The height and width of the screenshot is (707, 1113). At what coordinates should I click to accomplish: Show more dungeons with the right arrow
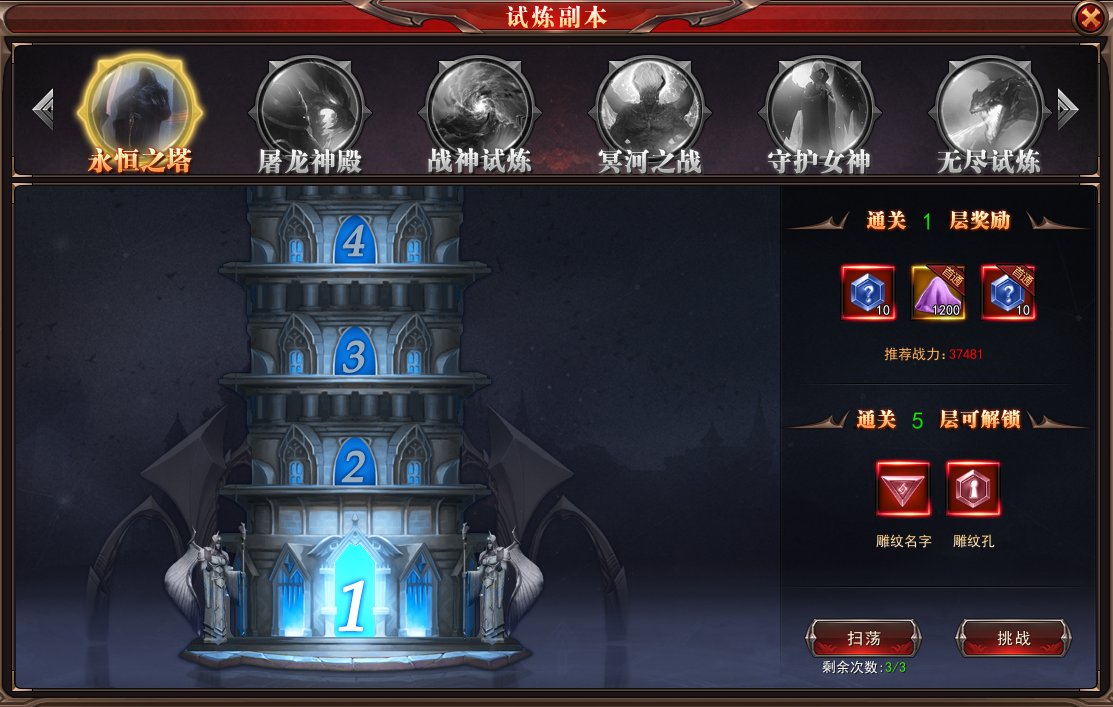(x=1067, y=109)
